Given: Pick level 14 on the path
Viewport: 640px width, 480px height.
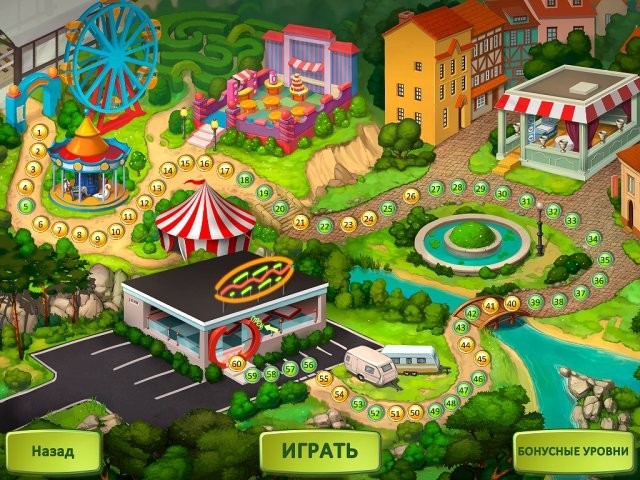Looking at the screenshot, I should pyautogui.click(x=168, y=169).
